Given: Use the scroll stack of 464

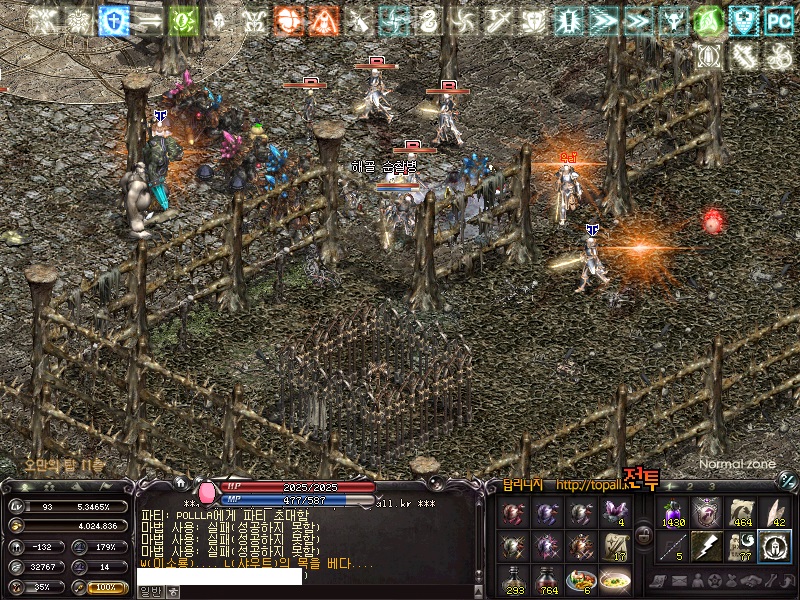Looking at the screenshot, I should click(741, 514).
